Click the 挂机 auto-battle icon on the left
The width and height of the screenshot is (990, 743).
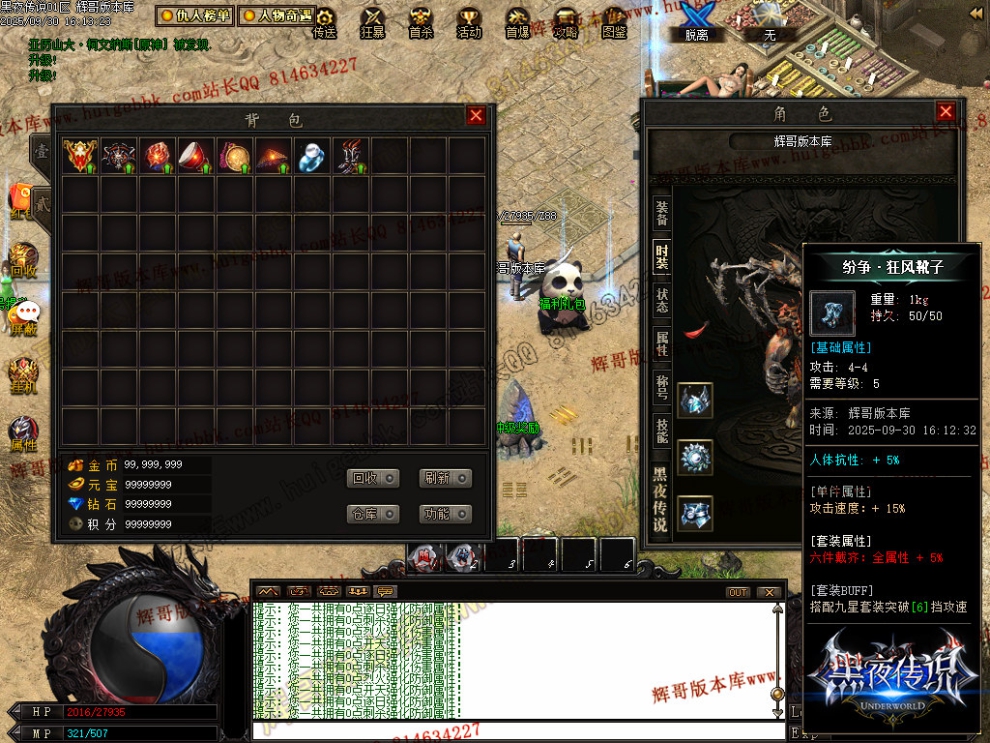[22, 375]
